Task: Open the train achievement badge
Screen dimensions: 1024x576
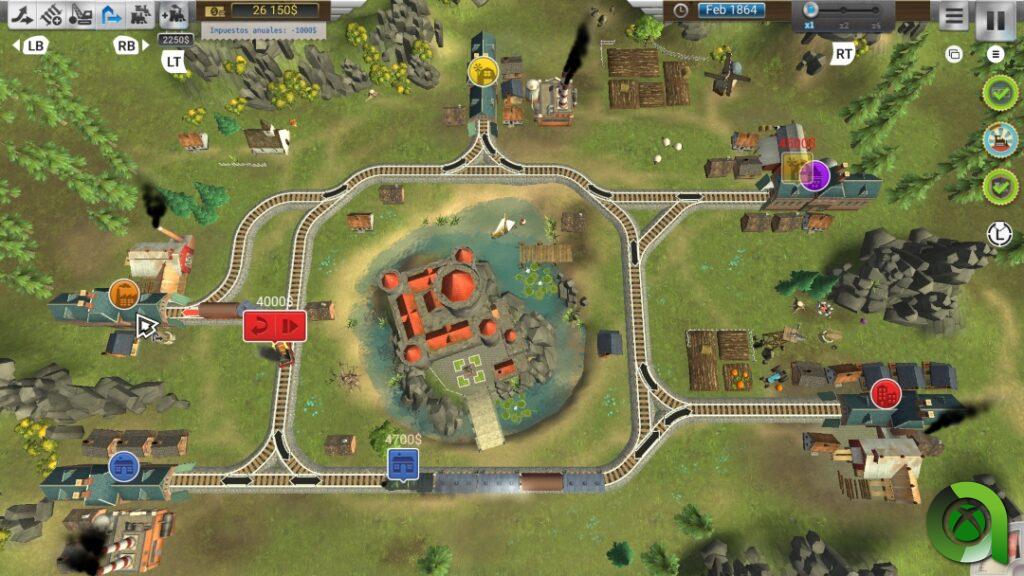Action: tap(999, 139)
